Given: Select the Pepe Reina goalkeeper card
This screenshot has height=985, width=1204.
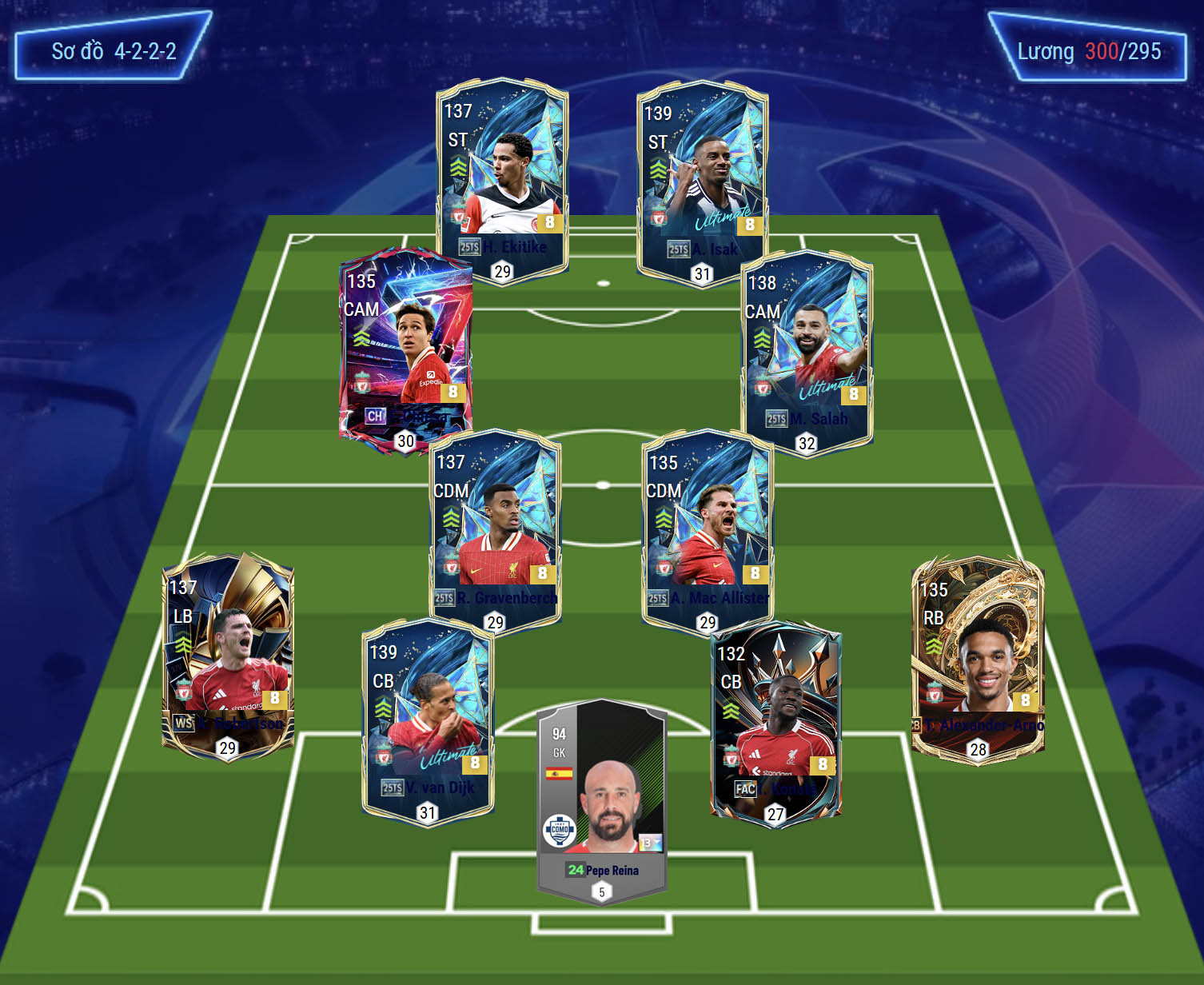Looking at the screenshot, I should (x=602, y=800).
